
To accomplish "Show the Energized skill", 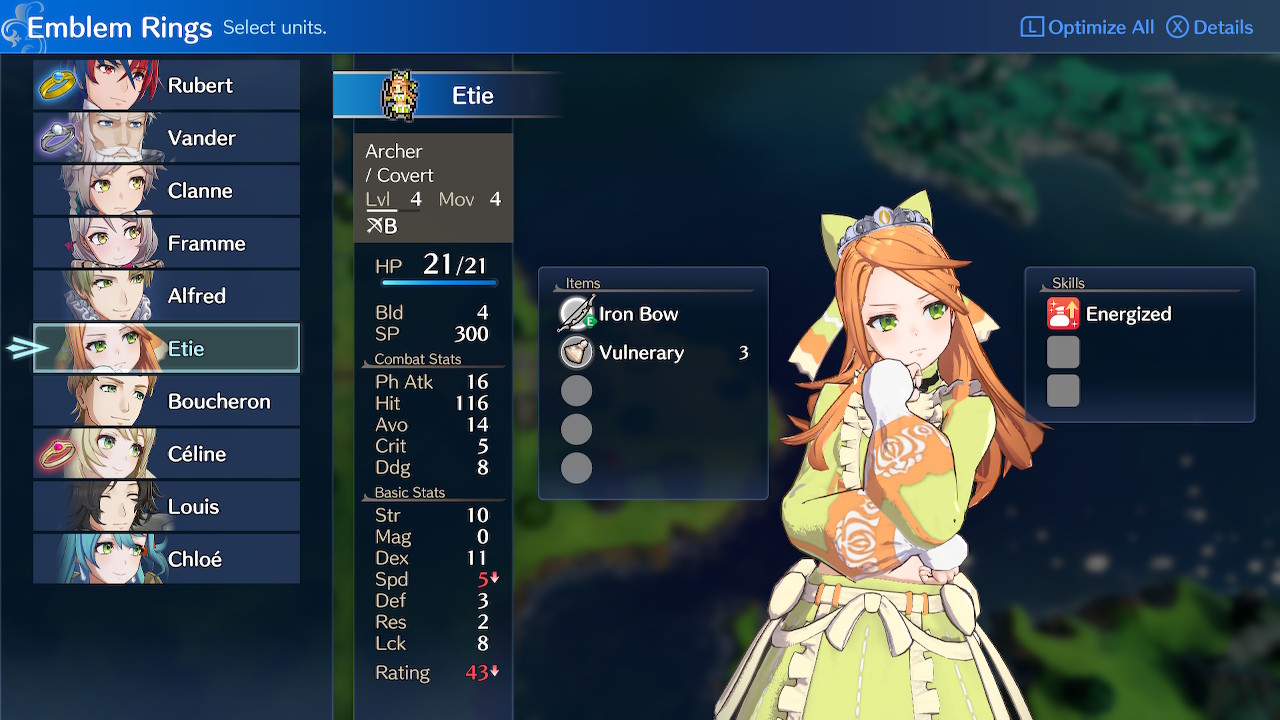I will [1127, 314].
